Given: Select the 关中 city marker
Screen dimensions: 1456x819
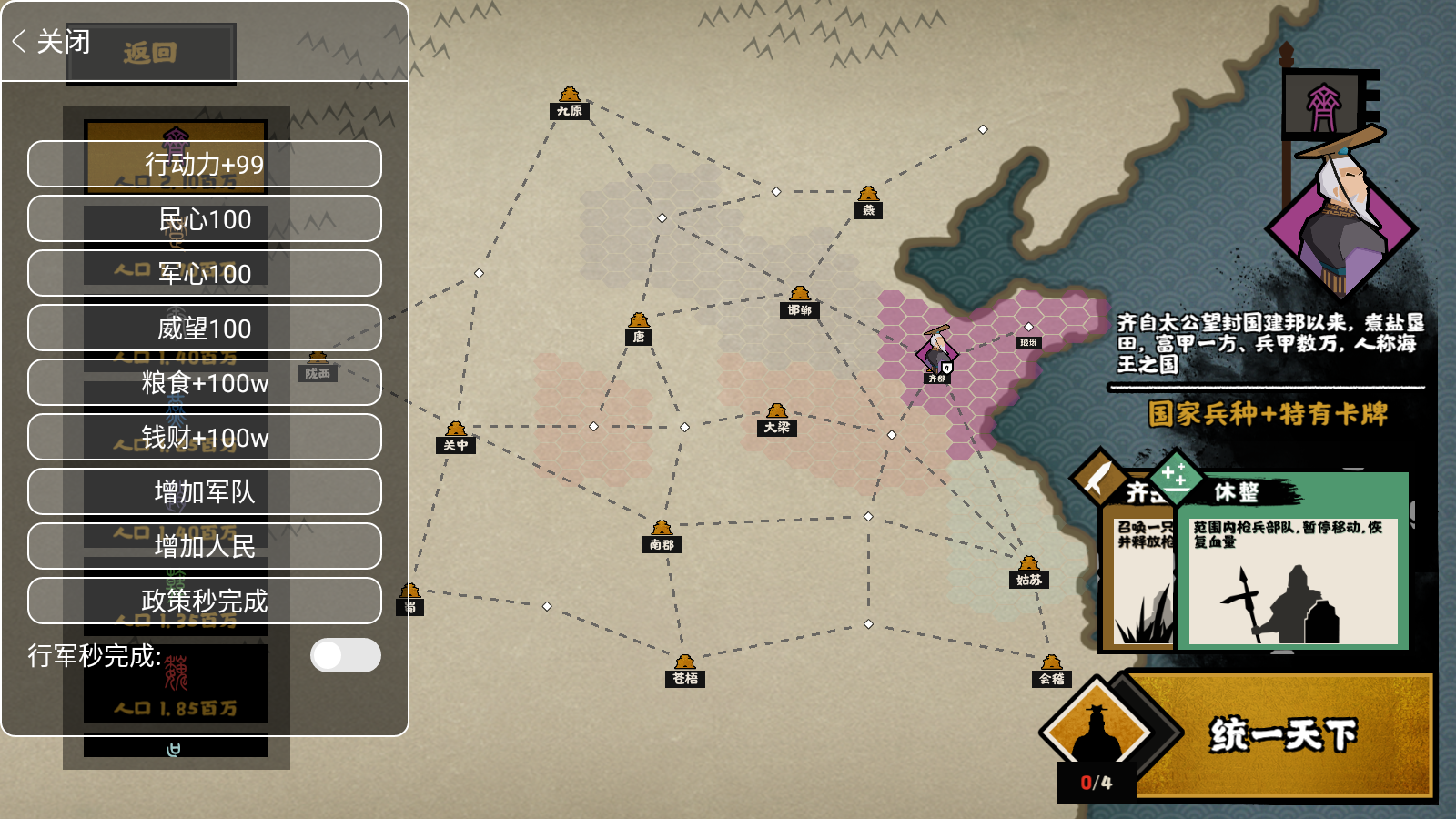Looking at the screenshot, I should click(x=456, y=436).
